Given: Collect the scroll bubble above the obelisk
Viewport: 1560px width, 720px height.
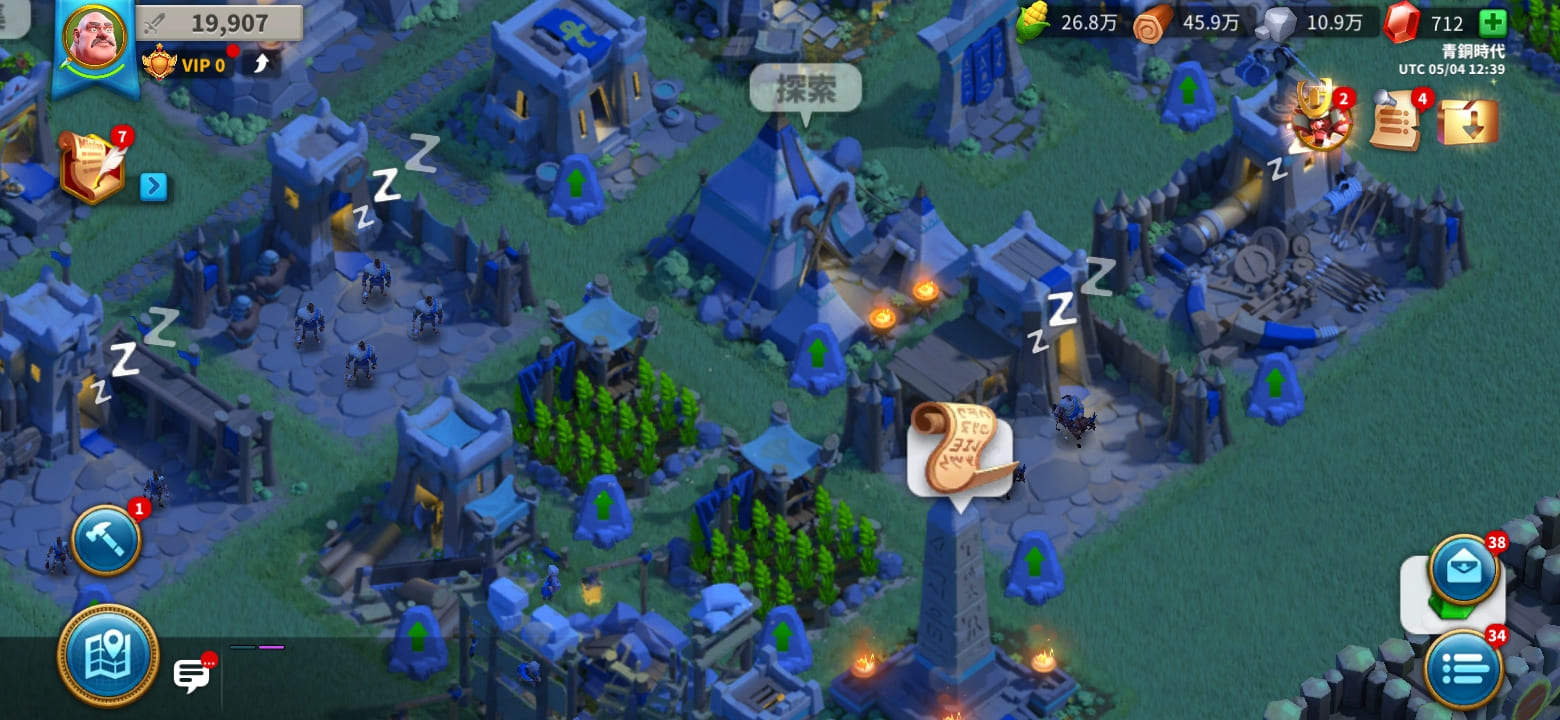Looking at the screenshot, I should [x=959, y=450].
